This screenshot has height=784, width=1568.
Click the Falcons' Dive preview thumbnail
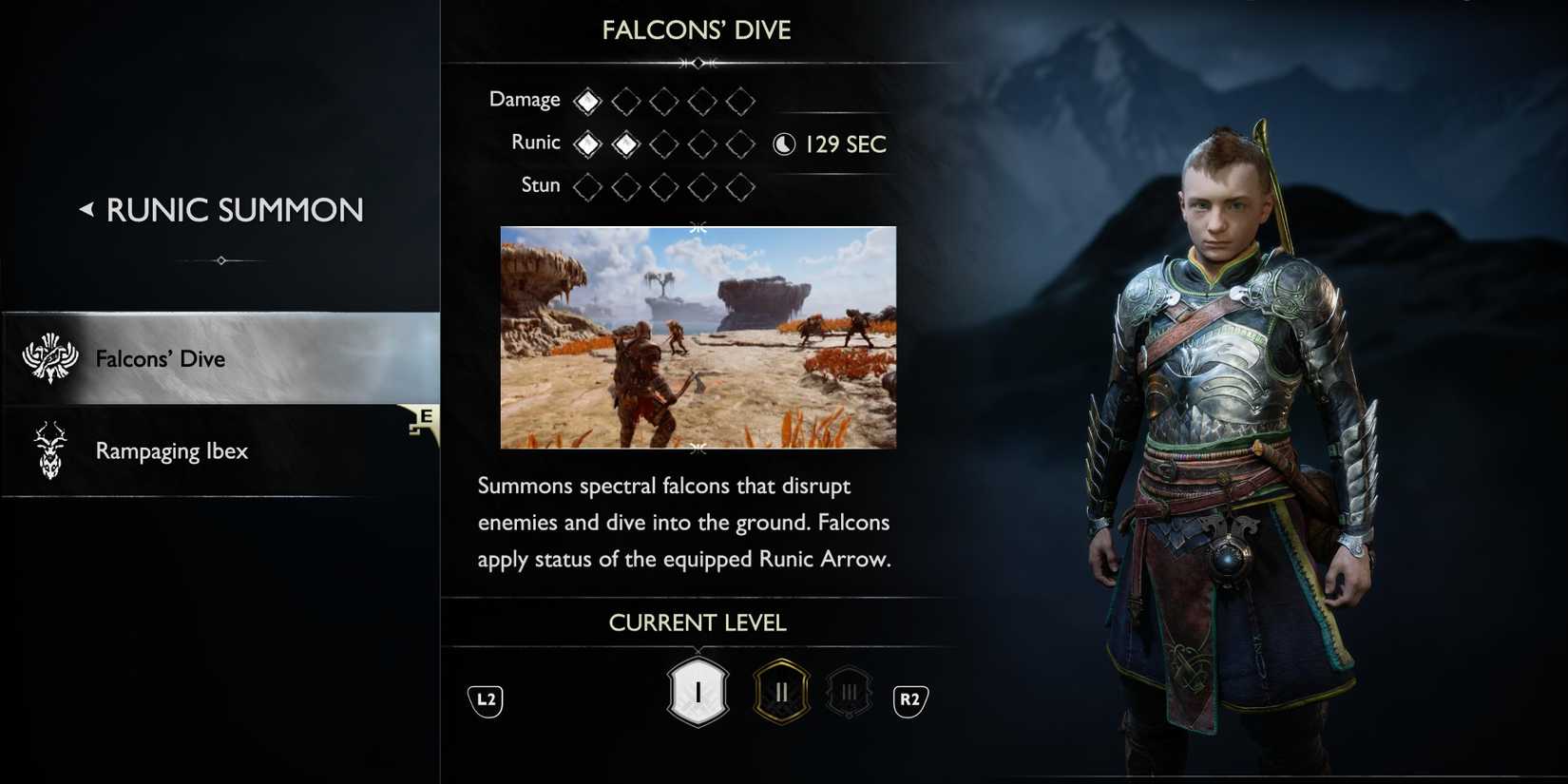coord(698,336)
